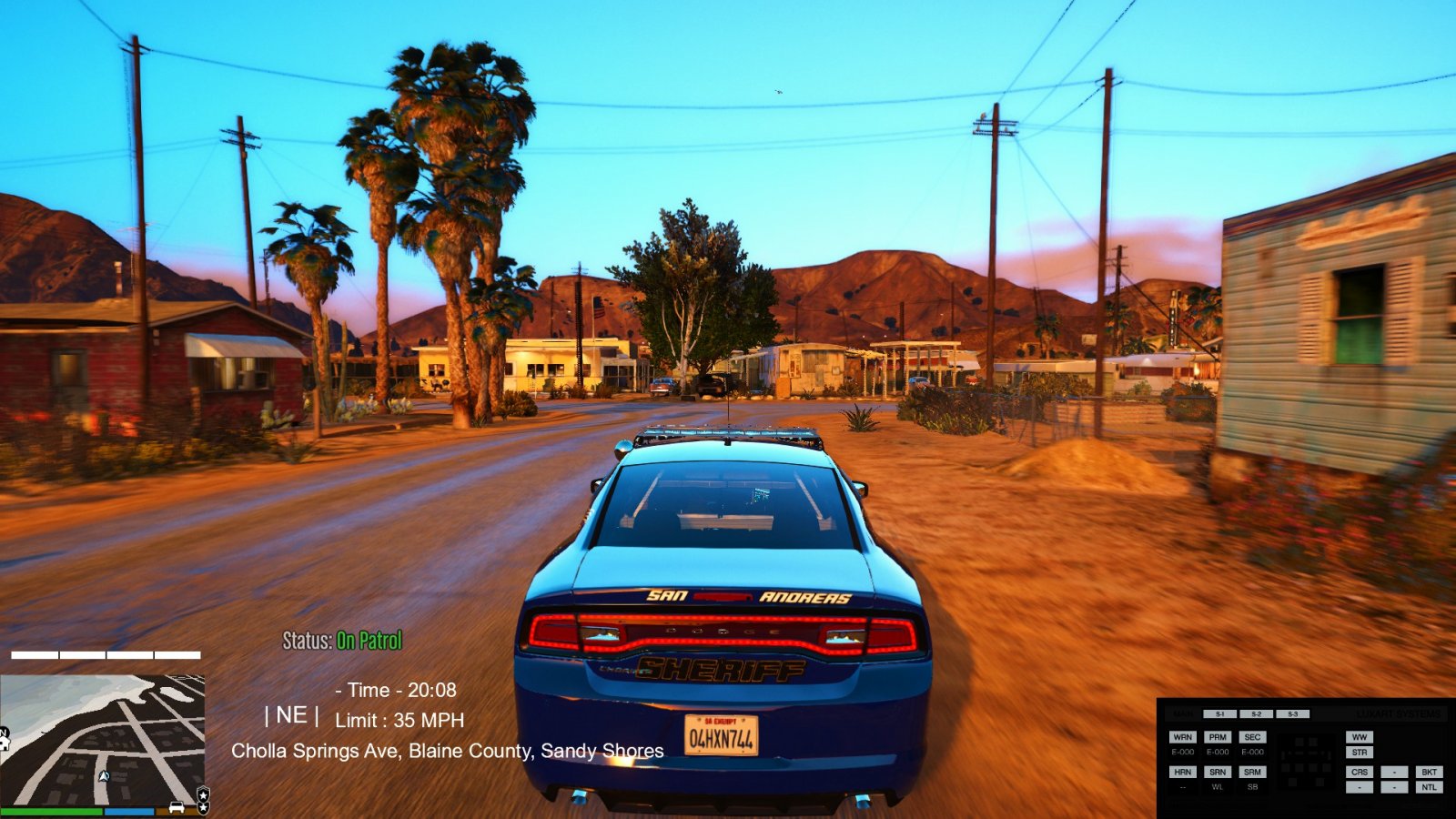The image size is (1456, 819).
Task: Activate the HRN horn button
Action: (x=1182, y=772)
